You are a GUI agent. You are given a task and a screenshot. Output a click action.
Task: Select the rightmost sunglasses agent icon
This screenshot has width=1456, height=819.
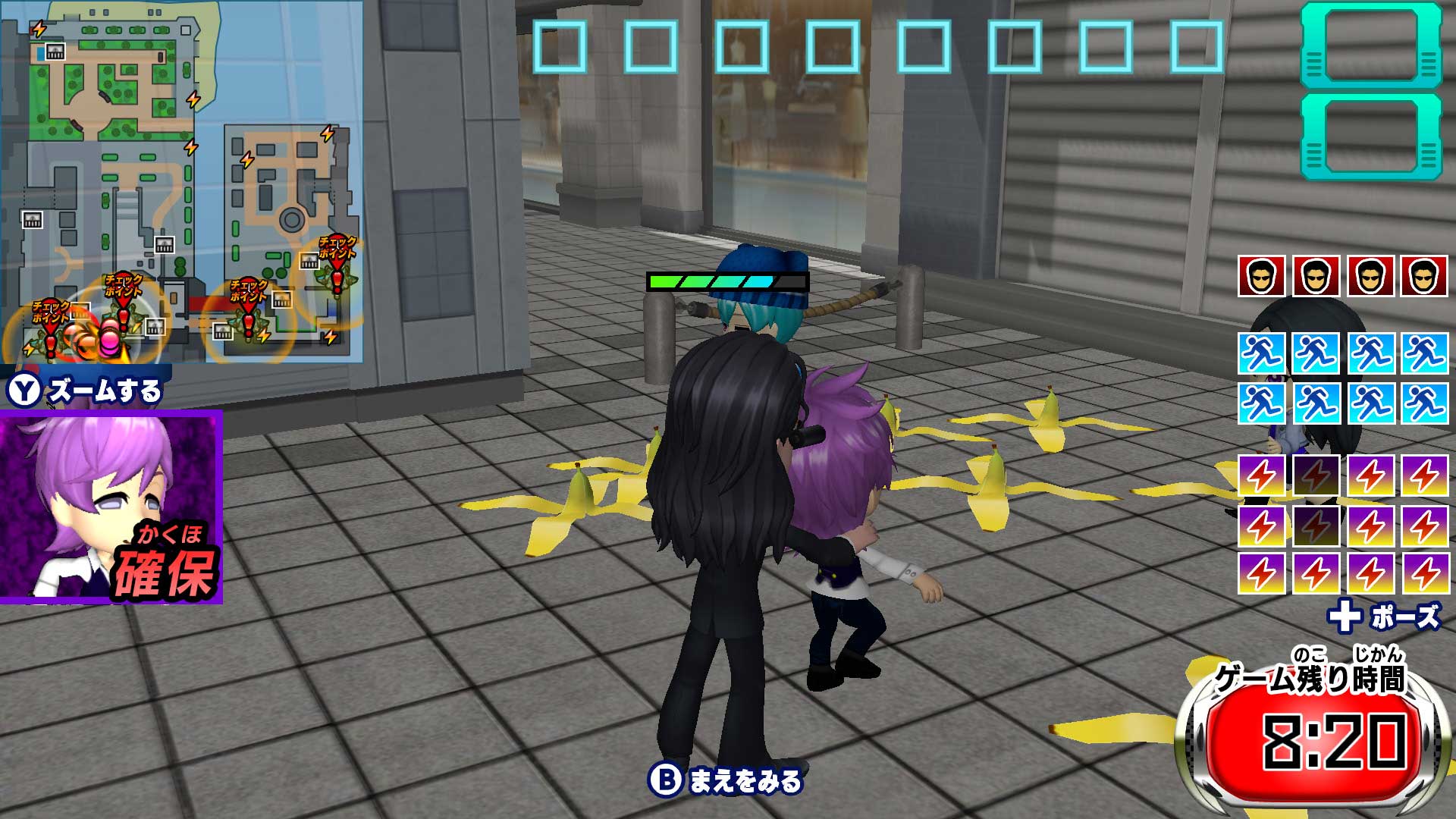pyautogui.click(x=1423, y=277)
